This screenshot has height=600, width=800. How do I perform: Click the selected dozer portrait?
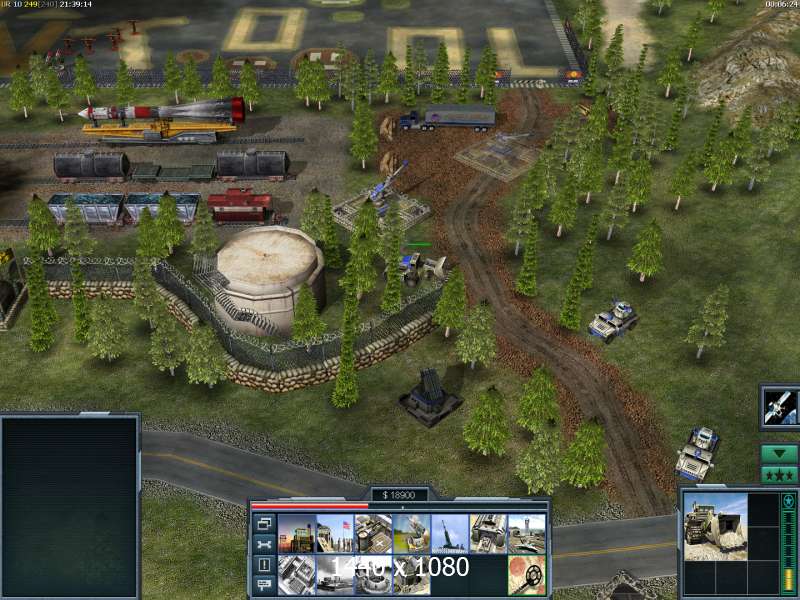(x=714, y=525)
